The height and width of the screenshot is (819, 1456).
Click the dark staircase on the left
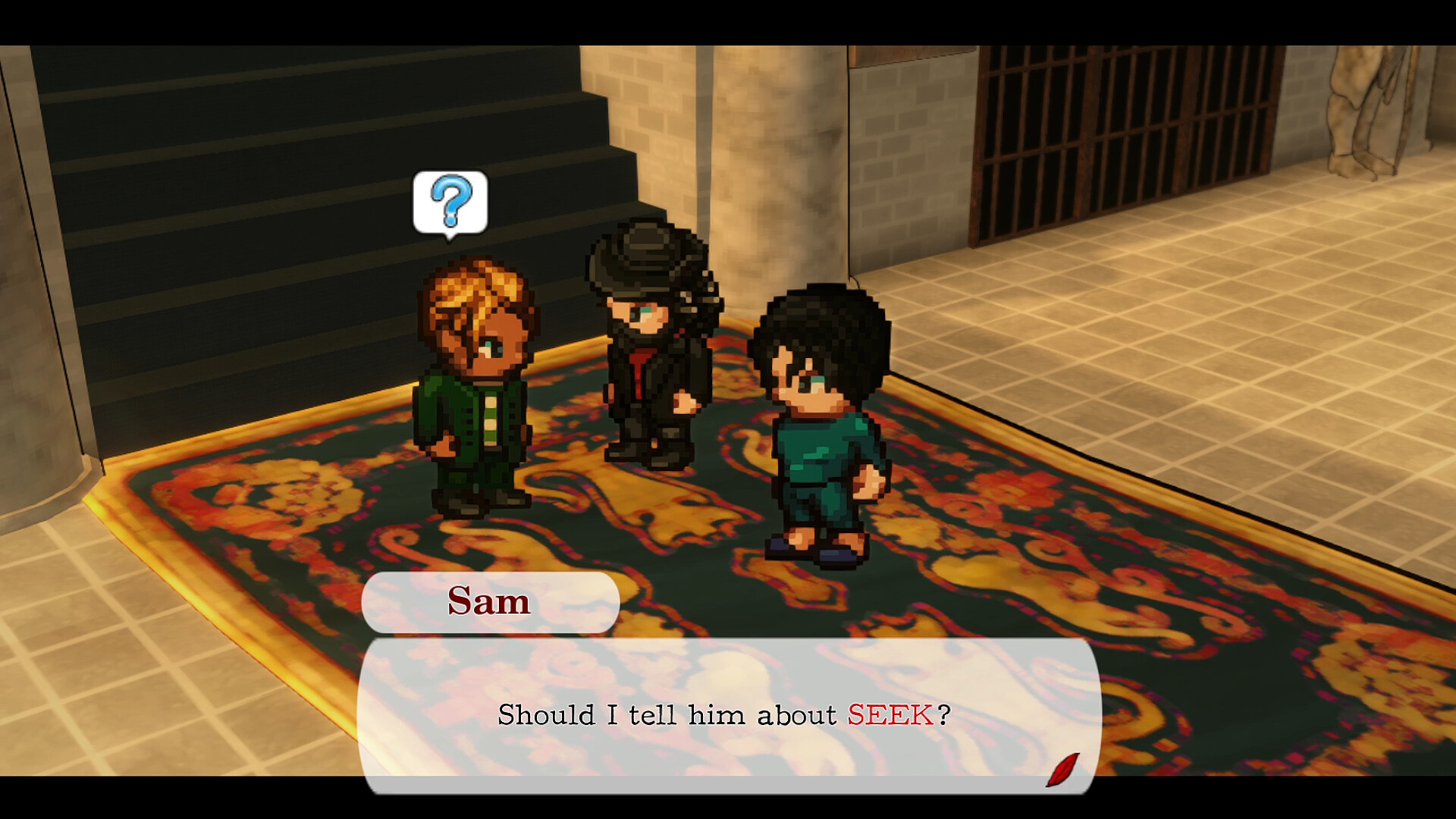pyautogui.click(x=227, y=152)
